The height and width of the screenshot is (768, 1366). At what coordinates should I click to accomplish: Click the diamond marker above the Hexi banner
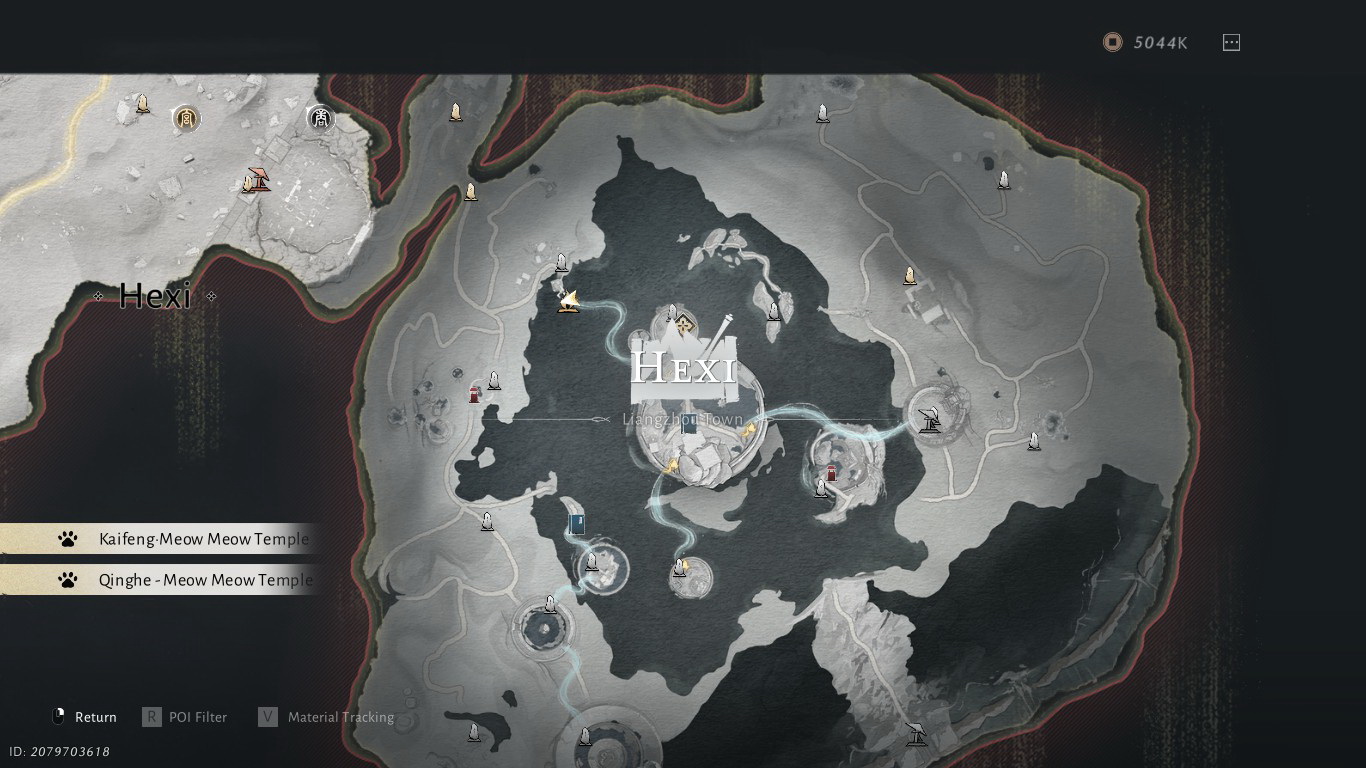pyautogui.click(x=684, y=323)
